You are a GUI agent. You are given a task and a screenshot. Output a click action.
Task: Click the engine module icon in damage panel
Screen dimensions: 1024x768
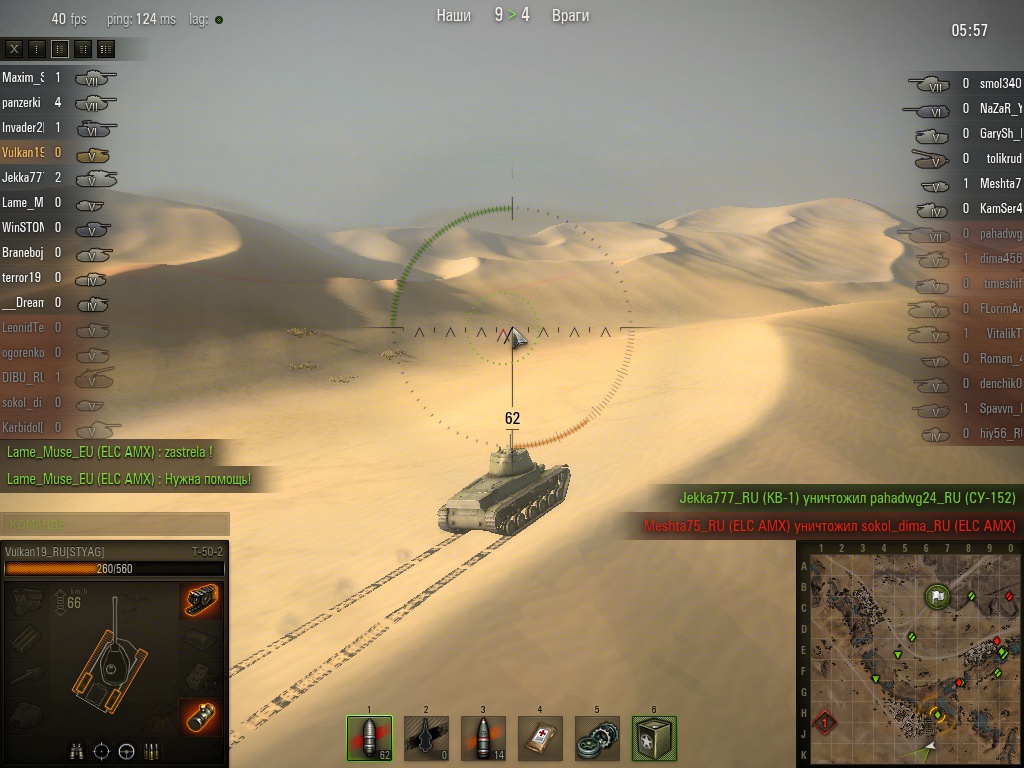click(x=27, y=600)
